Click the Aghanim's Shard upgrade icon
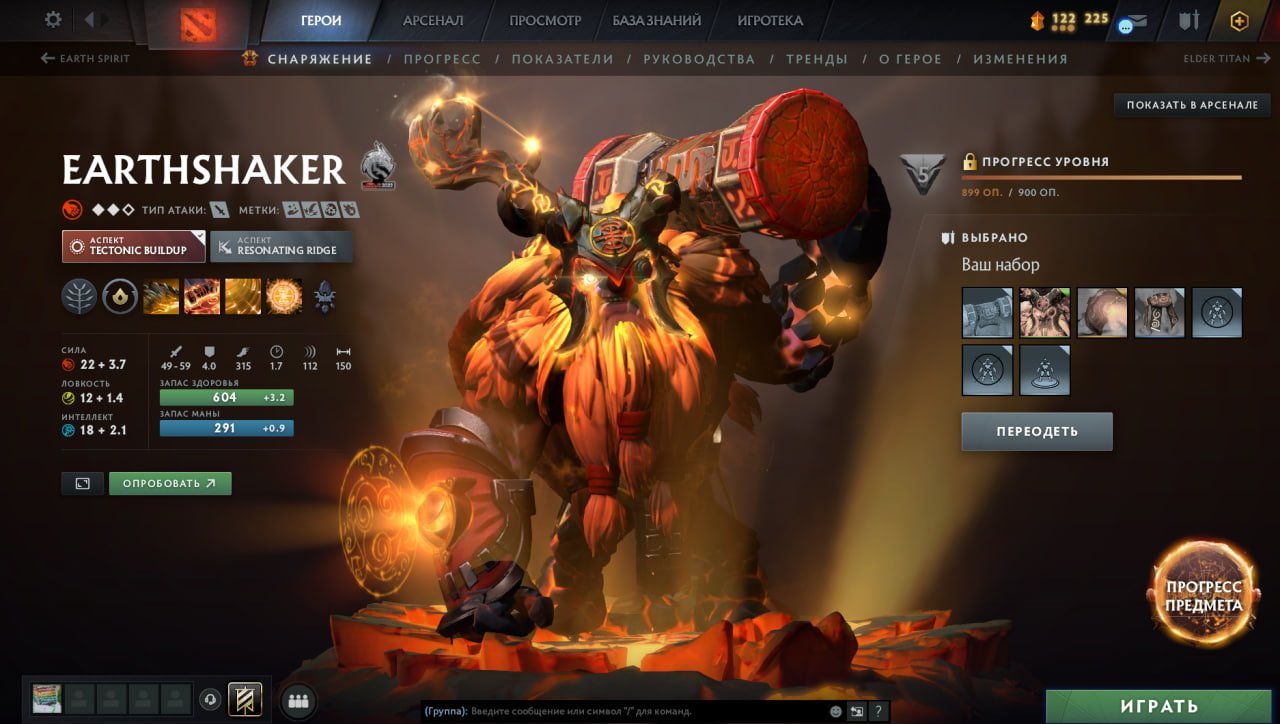The height and width of the screenshot is (724, 1280). 324,297
